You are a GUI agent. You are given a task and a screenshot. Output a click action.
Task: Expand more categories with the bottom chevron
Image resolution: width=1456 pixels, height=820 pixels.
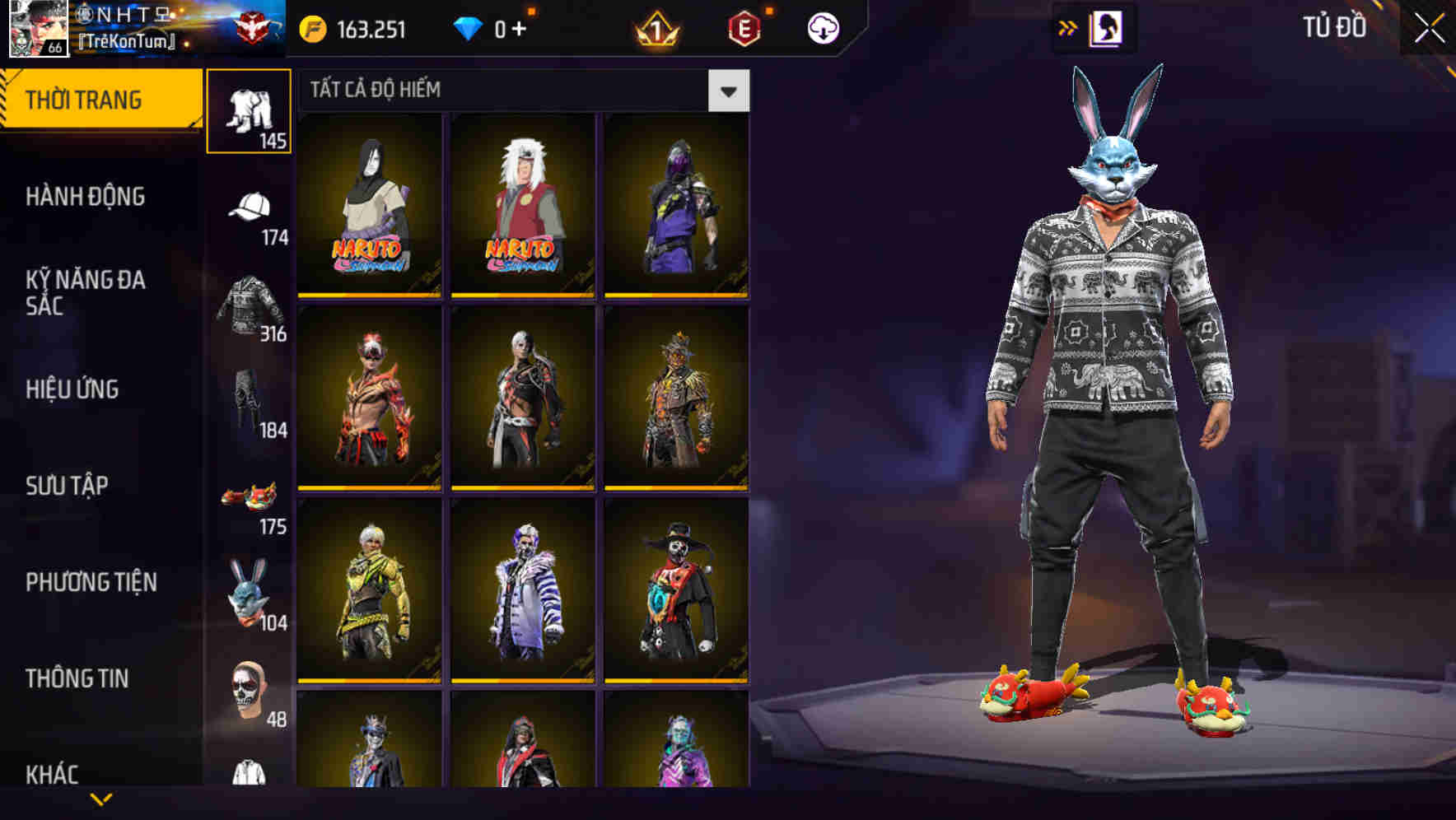point(101,800)
